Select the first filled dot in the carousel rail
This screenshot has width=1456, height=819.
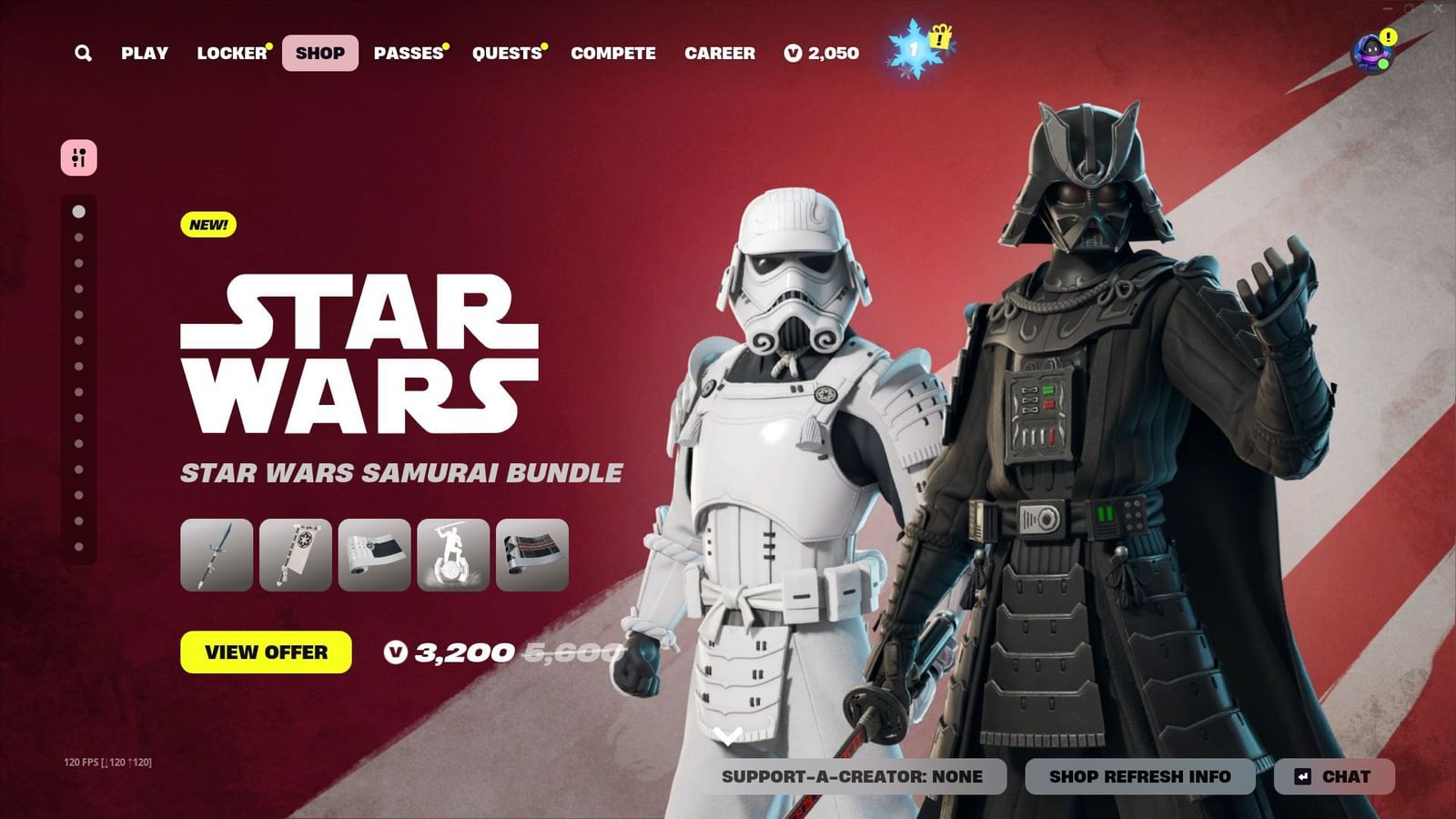click(77, 211)
